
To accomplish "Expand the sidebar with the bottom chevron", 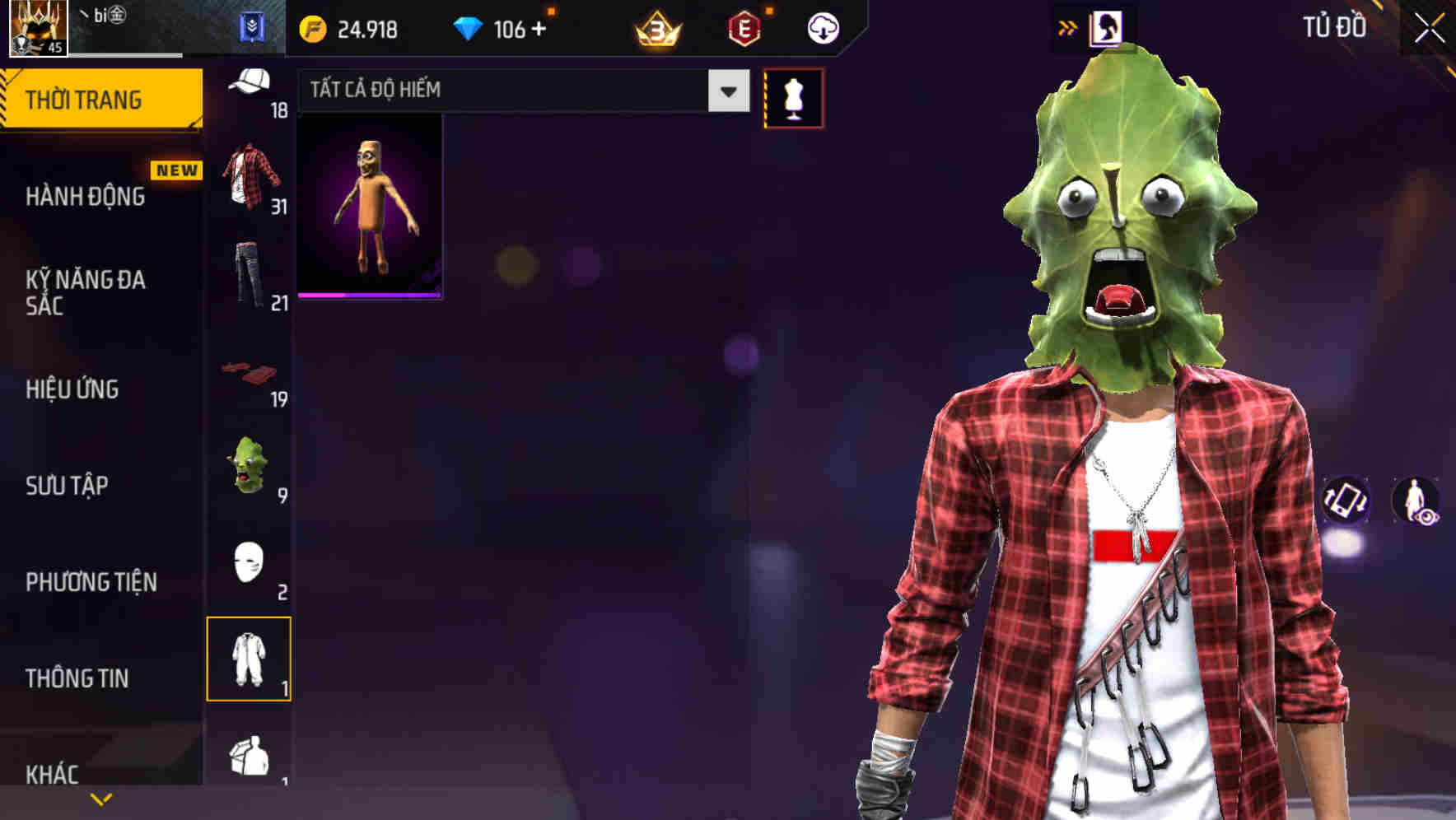I will [x=100, y=797].
